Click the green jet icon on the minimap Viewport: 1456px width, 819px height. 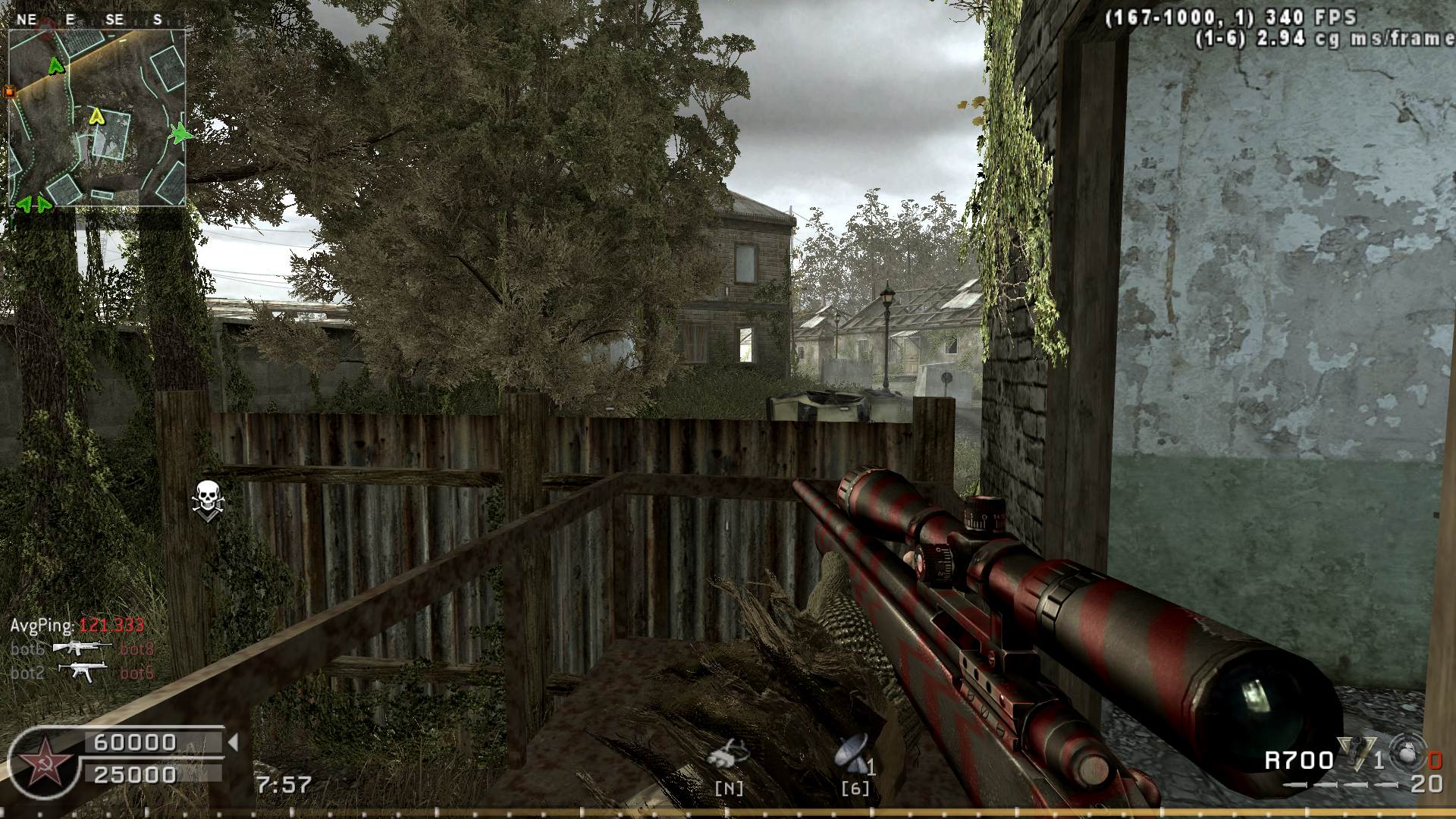click(x=180, y=133)
